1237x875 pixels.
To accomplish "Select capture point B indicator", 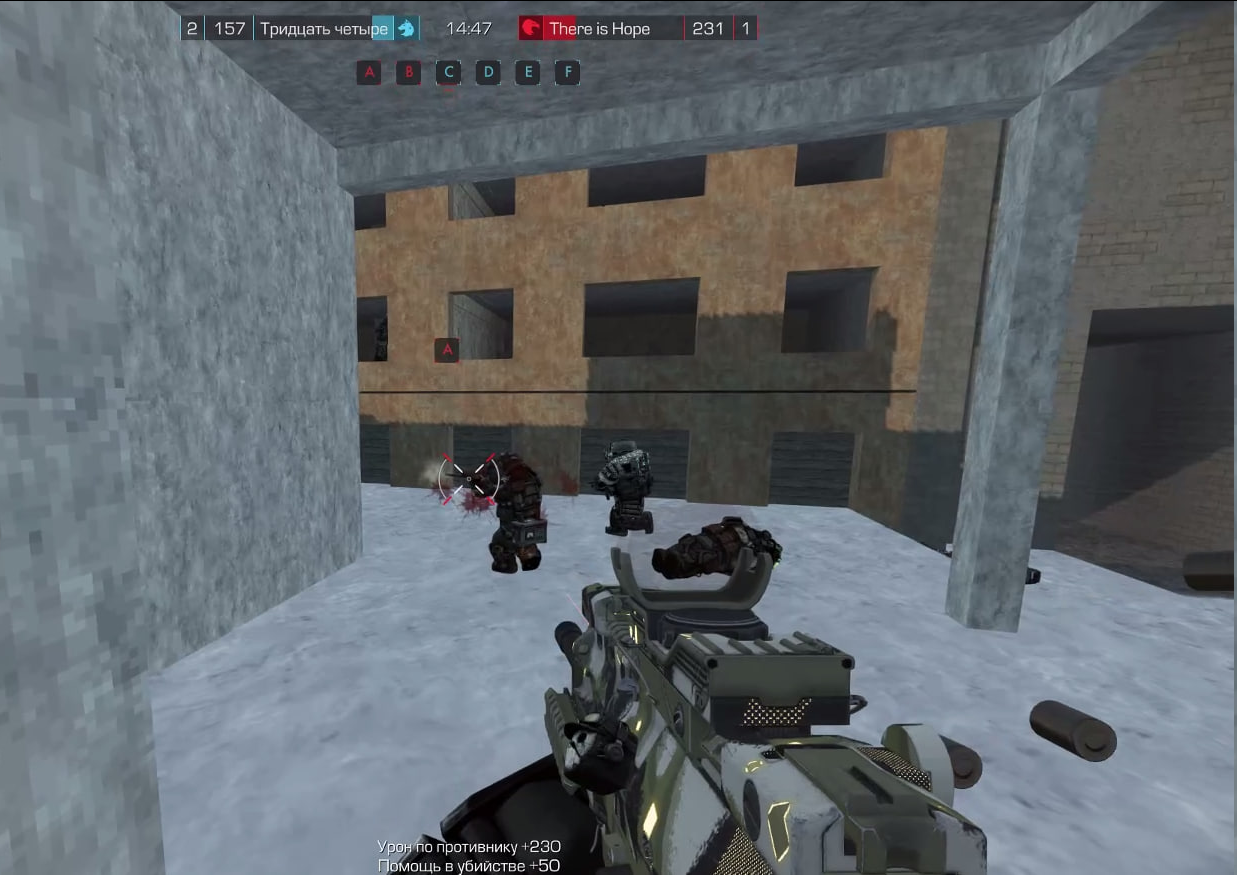I will pyautogui.click(x=408, y=72).
